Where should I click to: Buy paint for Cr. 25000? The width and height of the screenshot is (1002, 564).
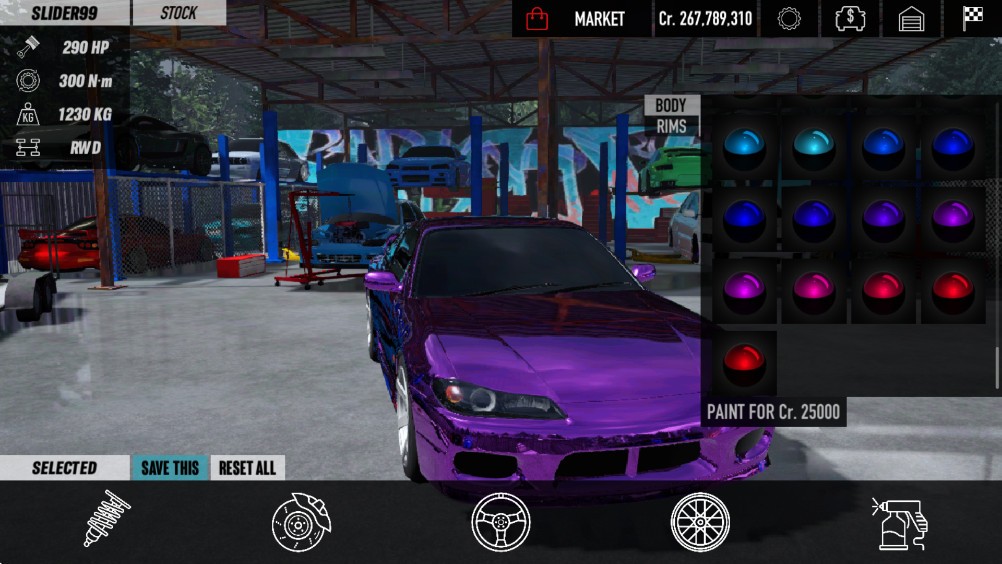774,412
